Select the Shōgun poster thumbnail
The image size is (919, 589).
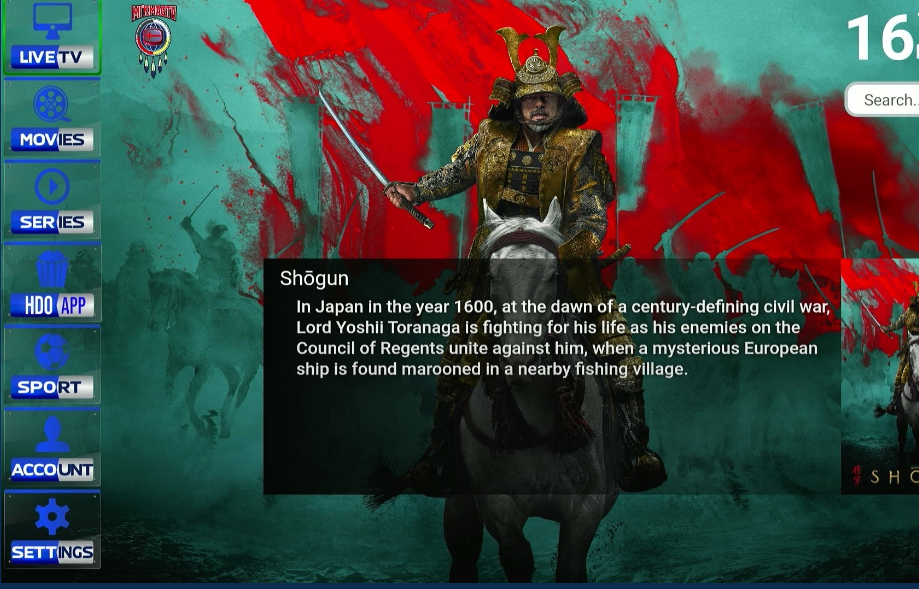click(881, 375)
